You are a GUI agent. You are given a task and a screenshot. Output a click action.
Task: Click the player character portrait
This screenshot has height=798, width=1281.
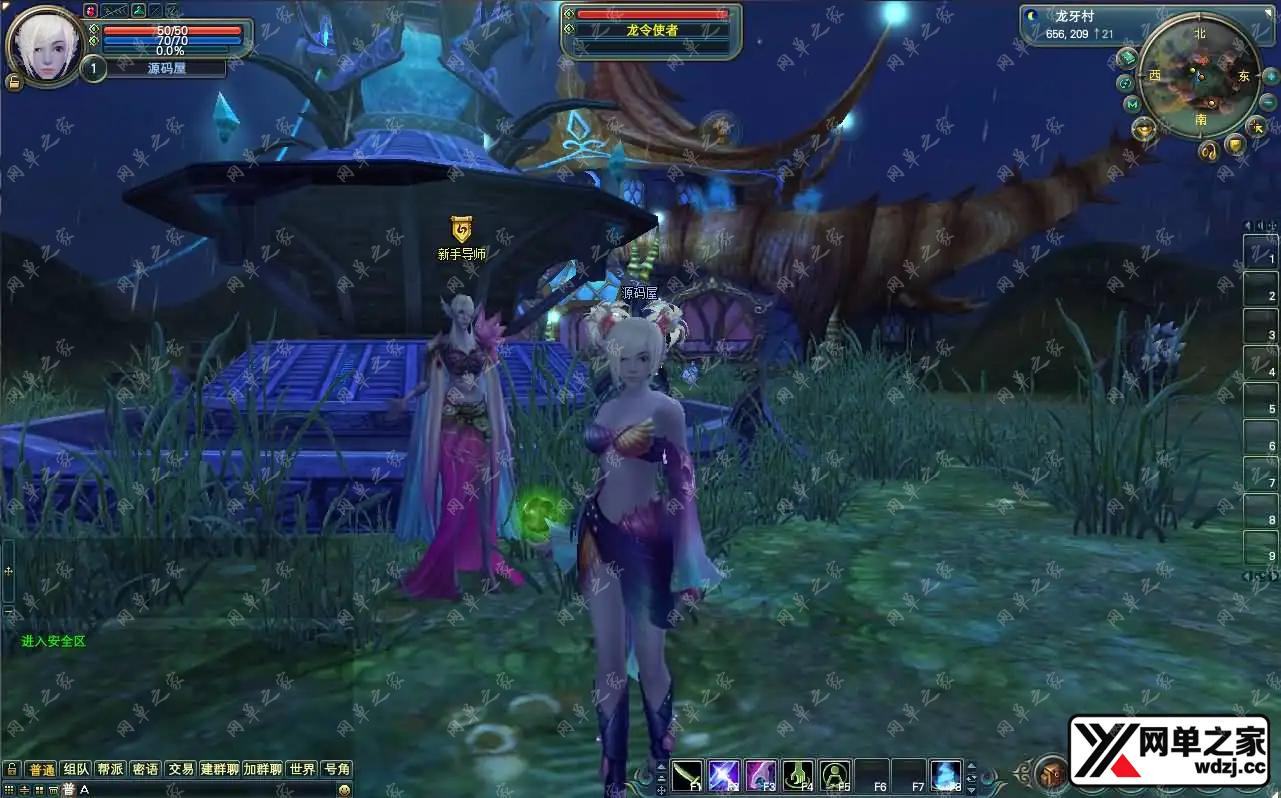(x=44, y=45)
